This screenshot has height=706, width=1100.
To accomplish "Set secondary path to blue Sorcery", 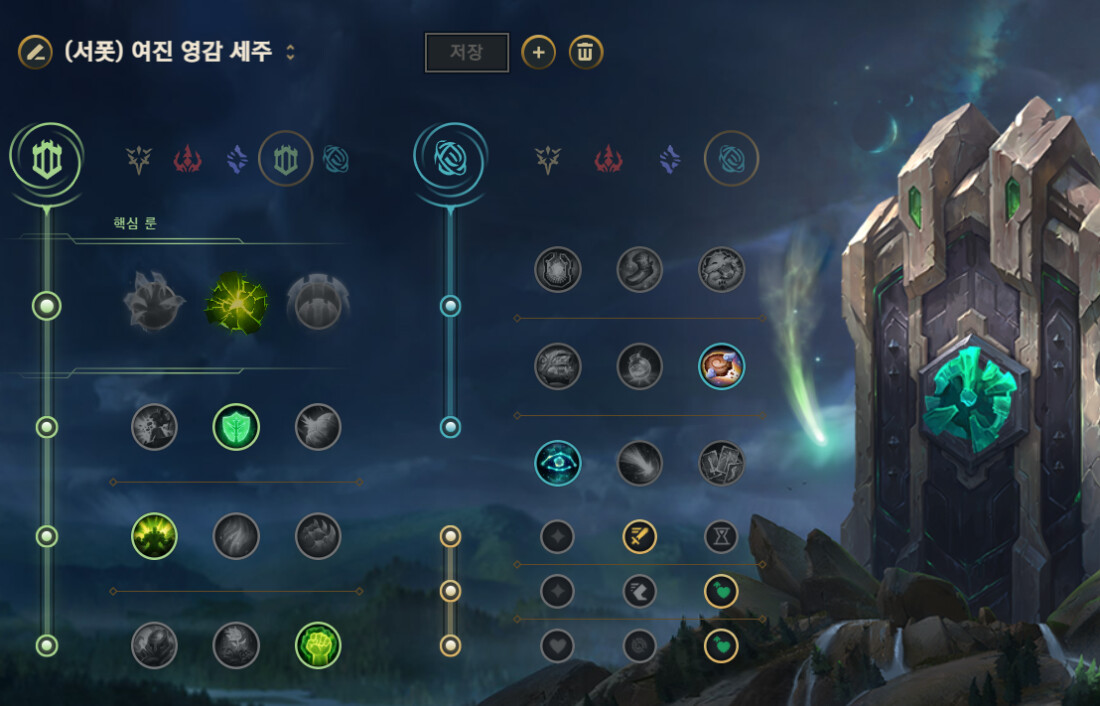I will pyautogui.click(x=669, y=160).
